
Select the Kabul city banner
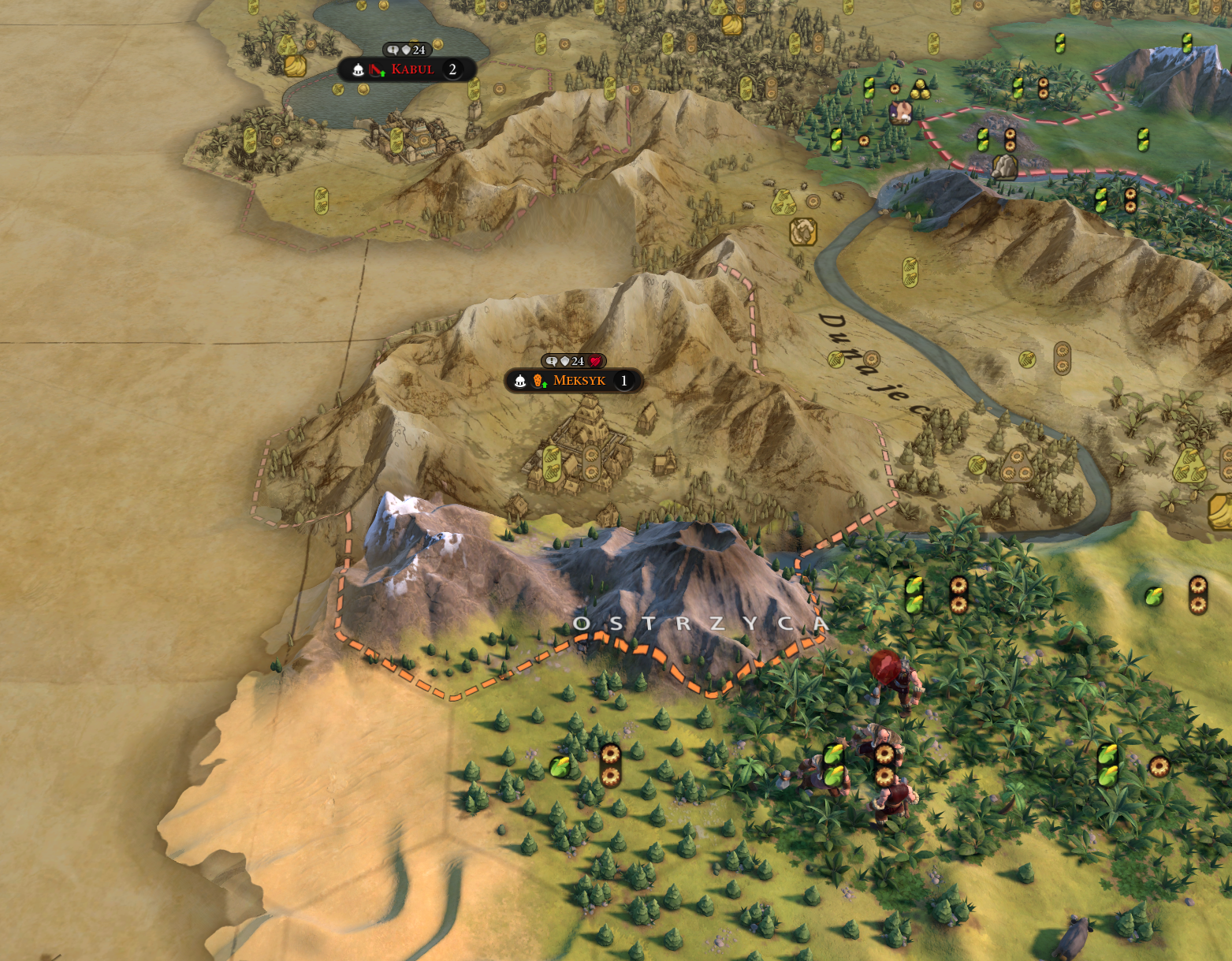coord(411,69)
